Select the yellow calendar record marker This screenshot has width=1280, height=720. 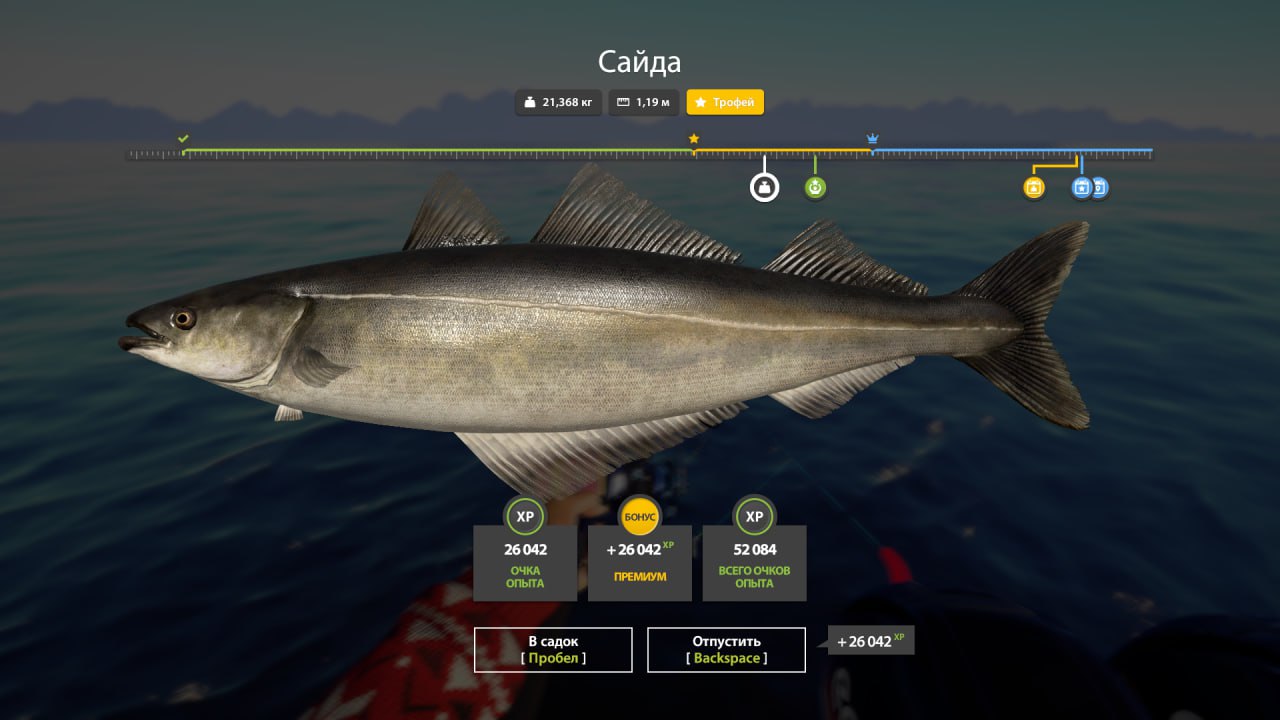click(x=1034, y=187)
